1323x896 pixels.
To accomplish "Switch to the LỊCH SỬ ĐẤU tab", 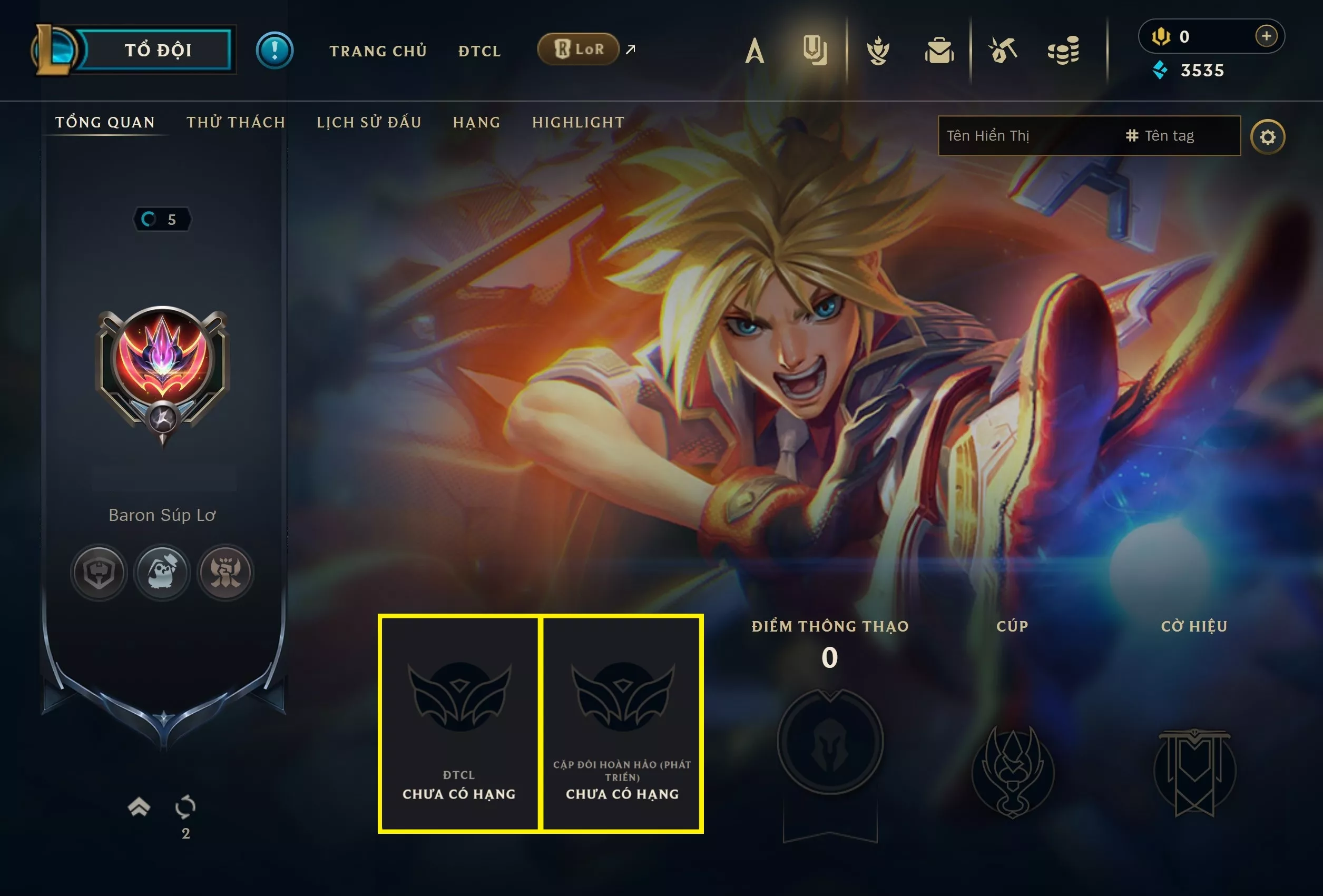I will (369, 122).
